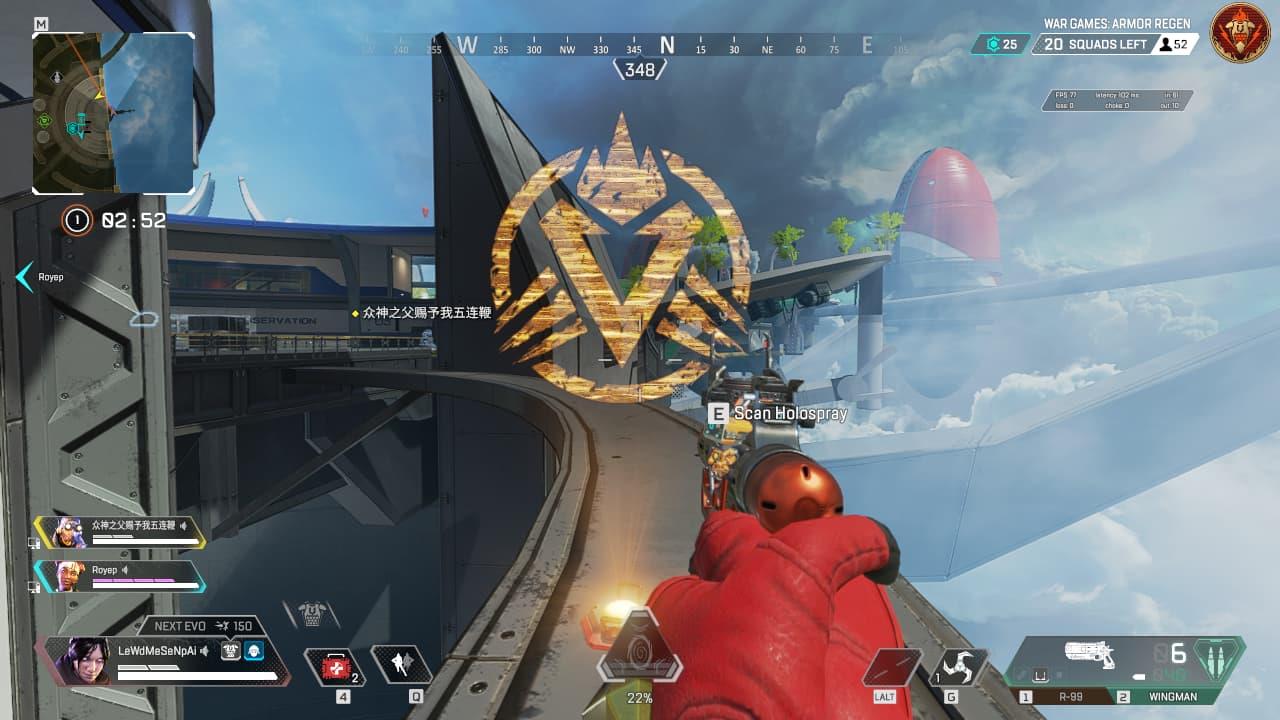Image resolution: width=1280 pixels, height=720 pixels.
Task: Select the arc star ordnance slot
Action: click(962, 666)
